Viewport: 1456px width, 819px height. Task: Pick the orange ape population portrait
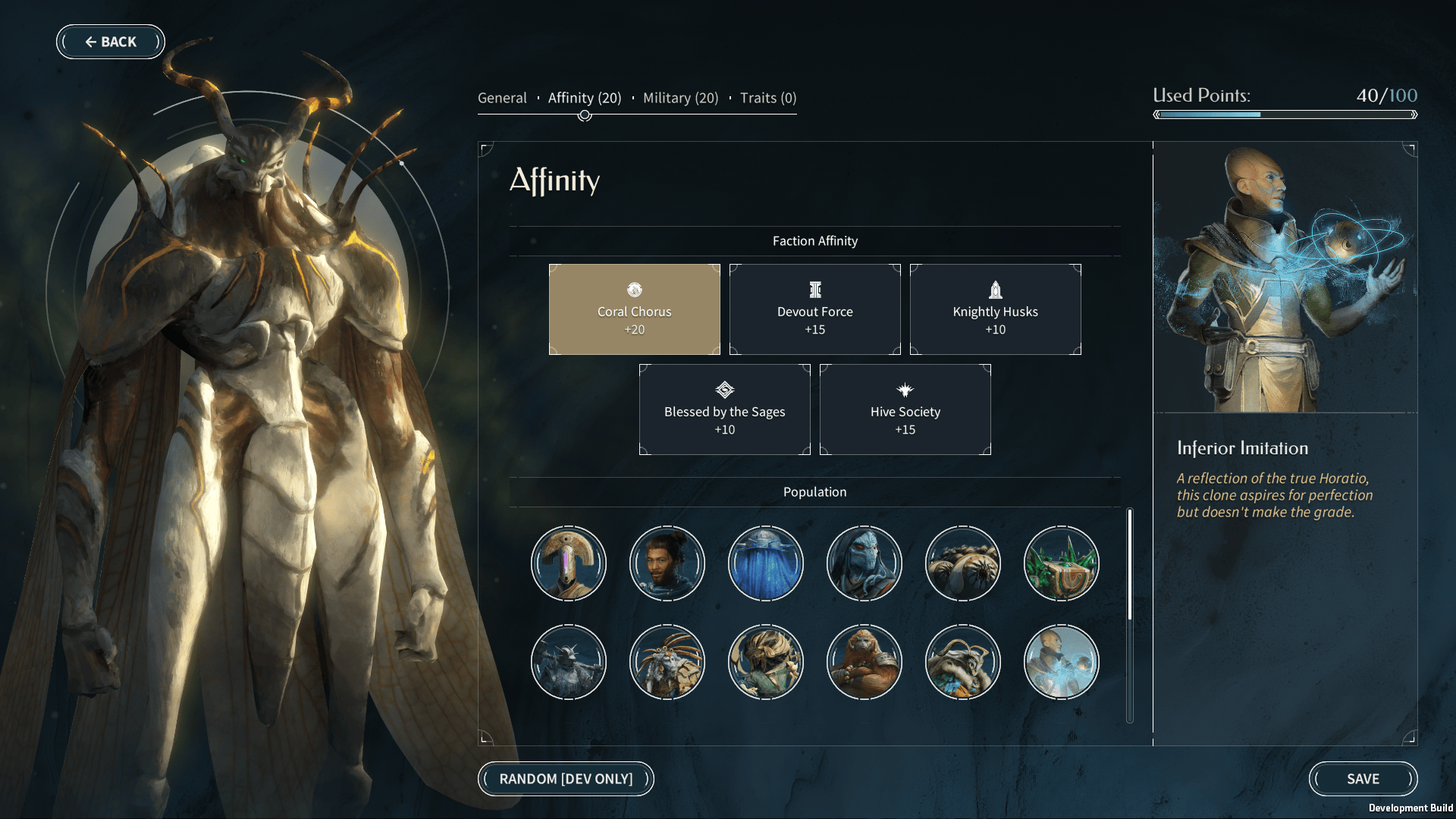tap(864, 662)
